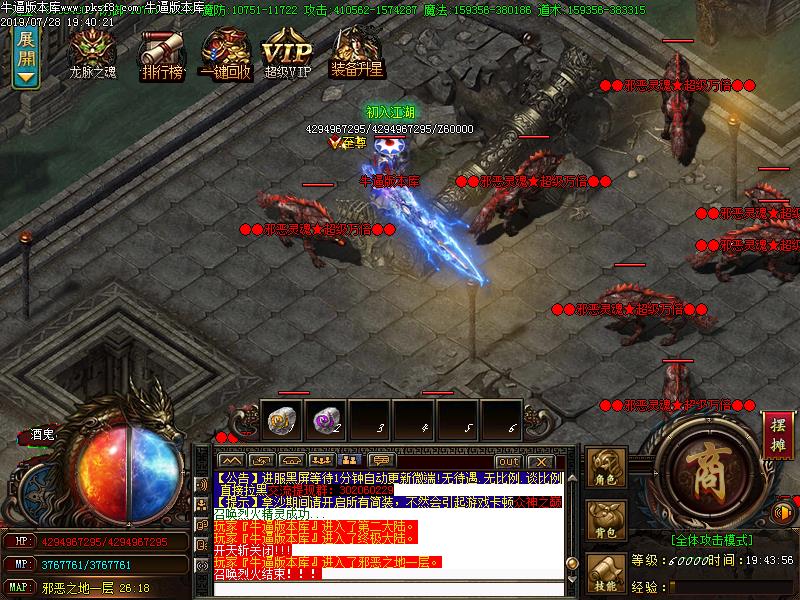The width and height of the screenshot is (800, 600).
Task: Open the 技能 skills panel
Action: point(607,575)
